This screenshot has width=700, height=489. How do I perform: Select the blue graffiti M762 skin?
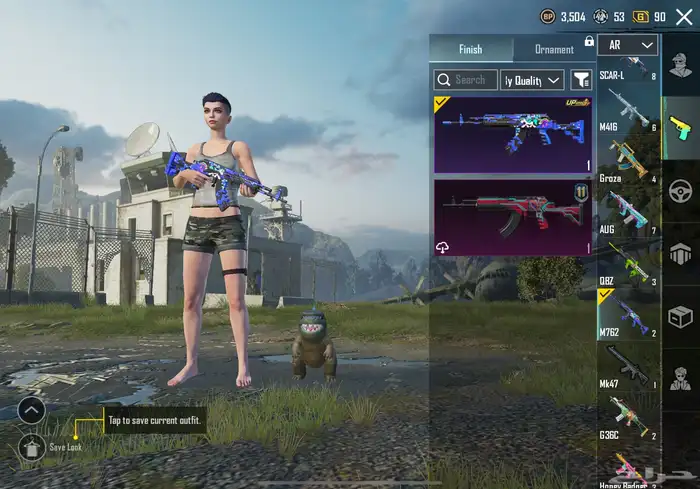tap(513, 135)
